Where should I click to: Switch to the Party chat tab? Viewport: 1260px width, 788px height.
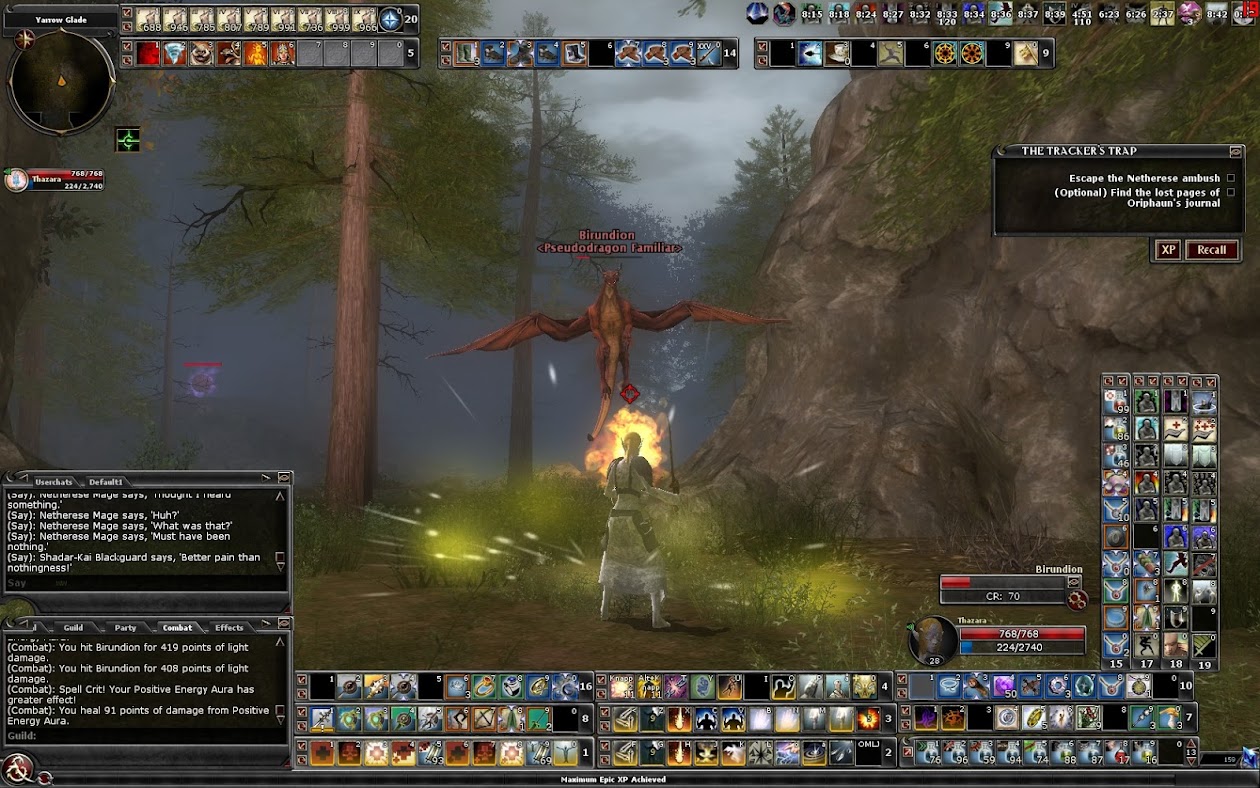pos(125,628)
